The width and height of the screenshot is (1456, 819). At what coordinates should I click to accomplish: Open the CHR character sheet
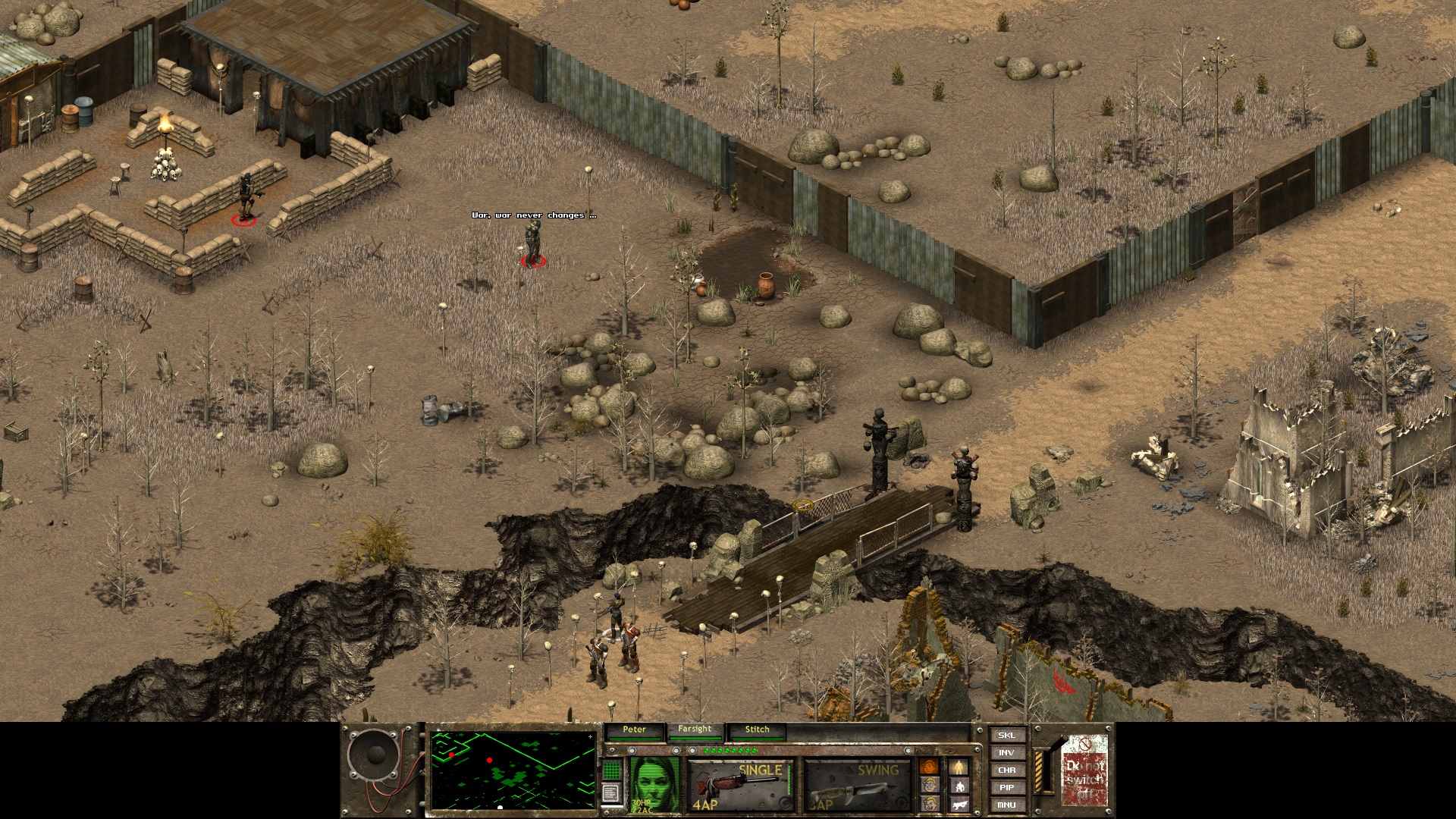click(1006, 770)
